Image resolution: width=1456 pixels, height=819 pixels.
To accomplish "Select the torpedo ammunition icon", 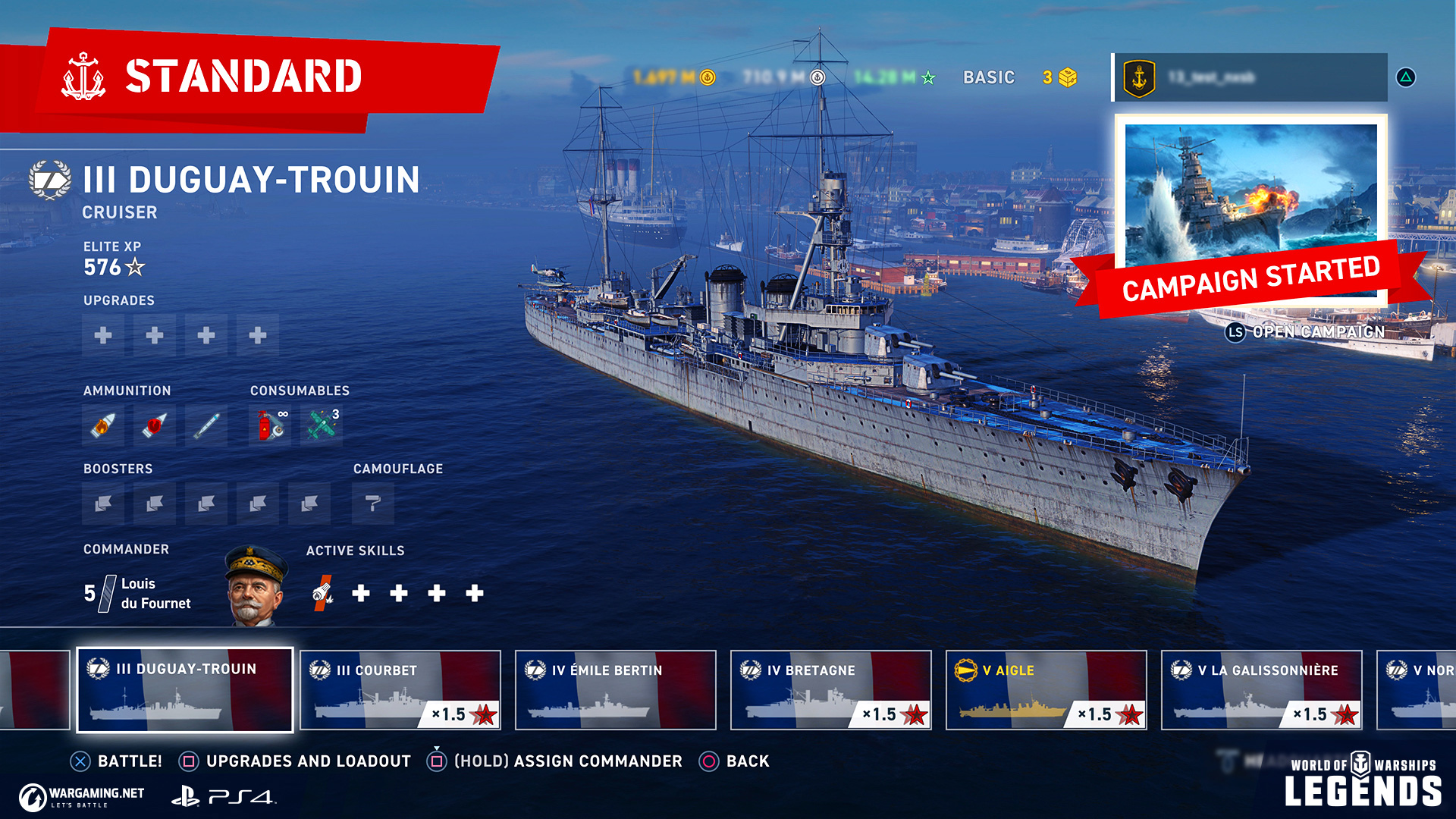I will click(206, 425).
